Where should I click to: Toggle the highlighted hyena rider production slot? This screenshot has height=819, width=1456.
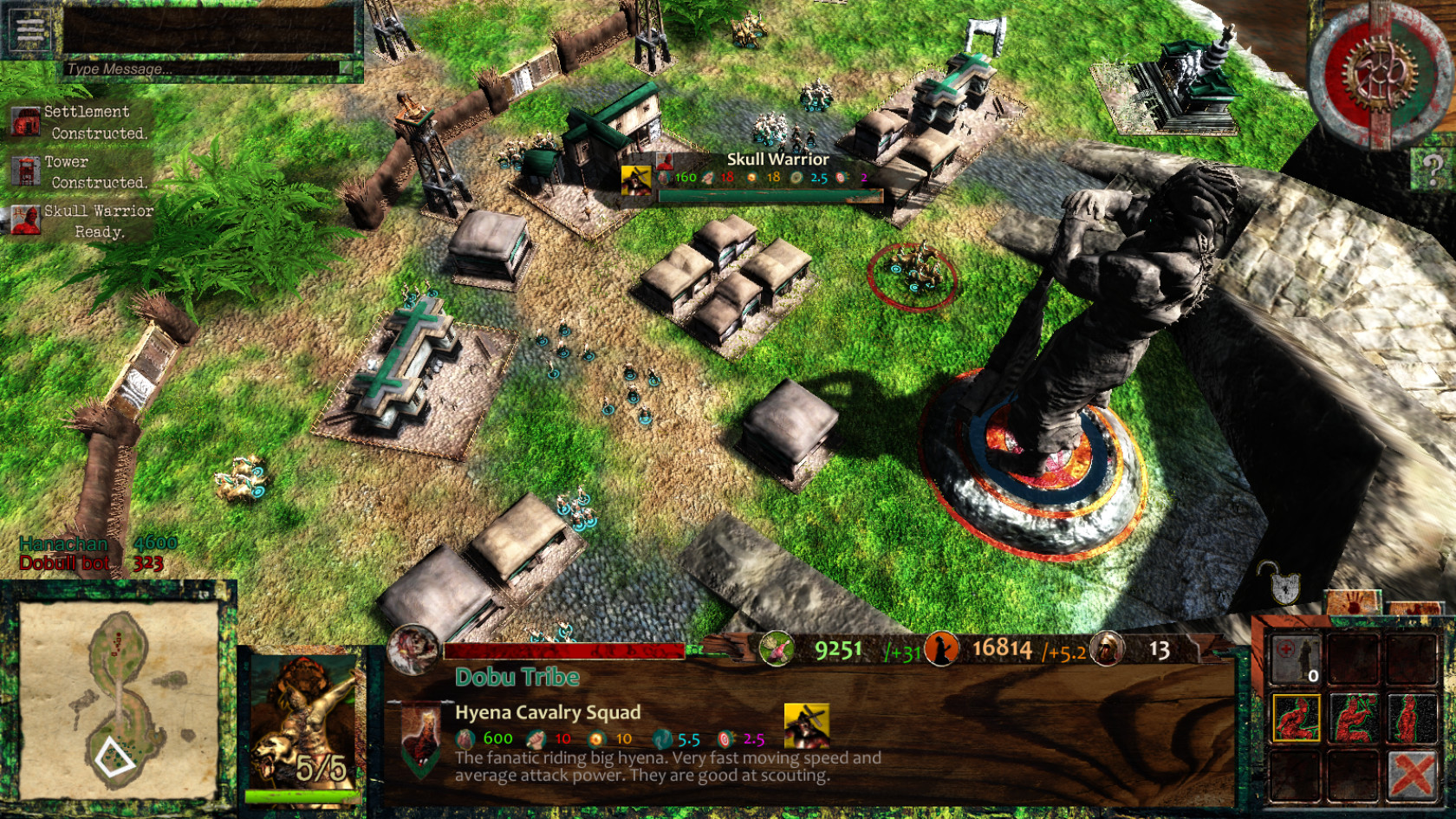click(x=1297, y=716)
